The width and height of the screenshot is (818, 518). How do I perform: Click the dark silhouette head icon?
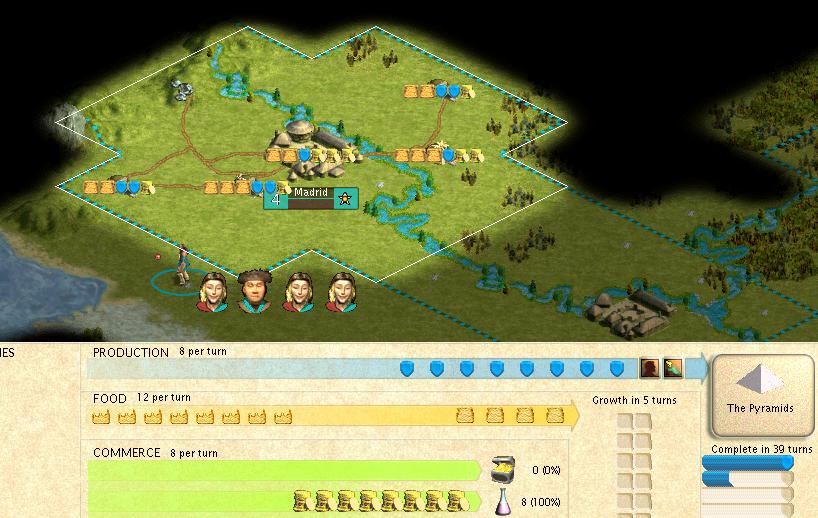649,368
